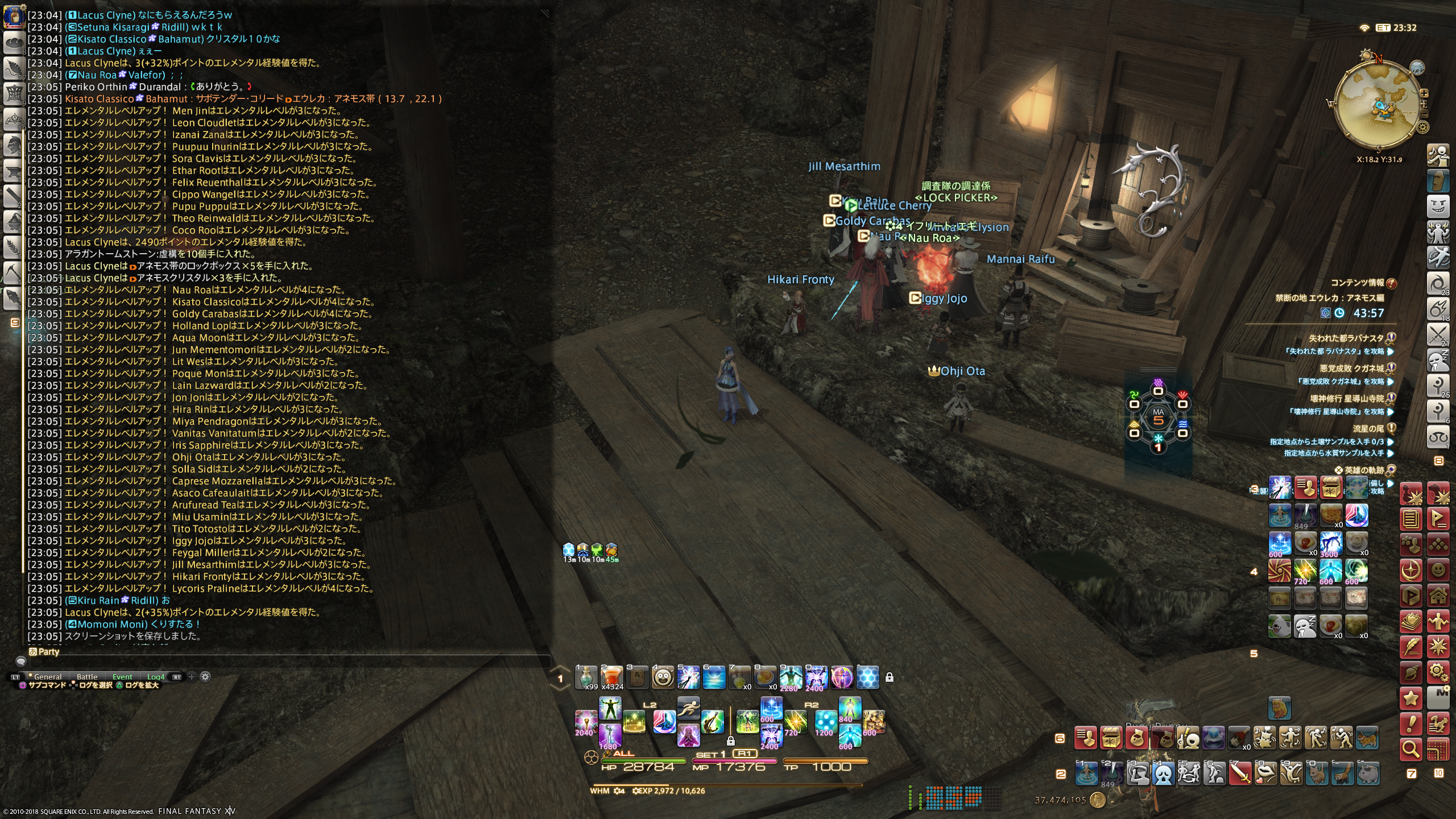1456x819 pixels.
Task: Add a new chat log tab
Action: pyautogui.click(x=192, y=677)
